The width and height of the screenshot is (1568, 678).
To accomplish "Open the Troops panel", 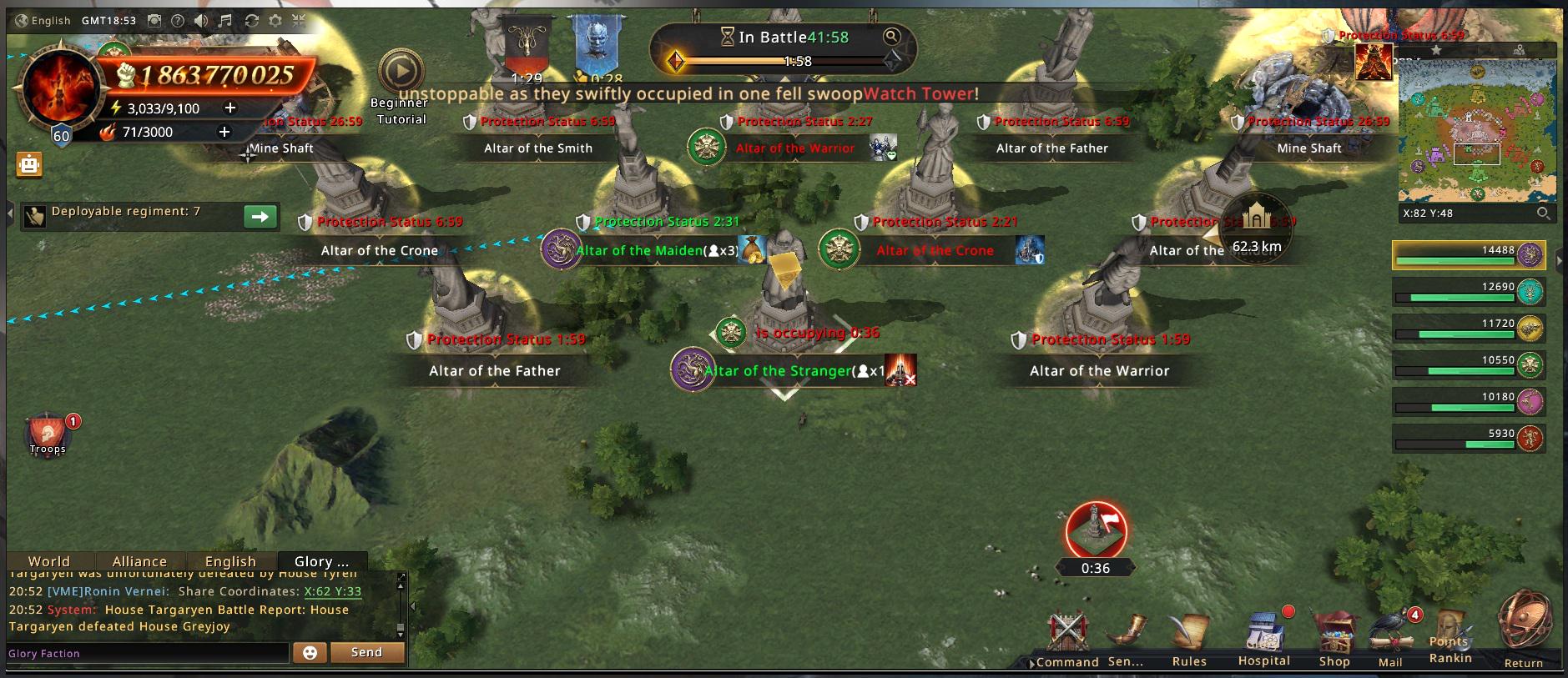I will (48, 434).
